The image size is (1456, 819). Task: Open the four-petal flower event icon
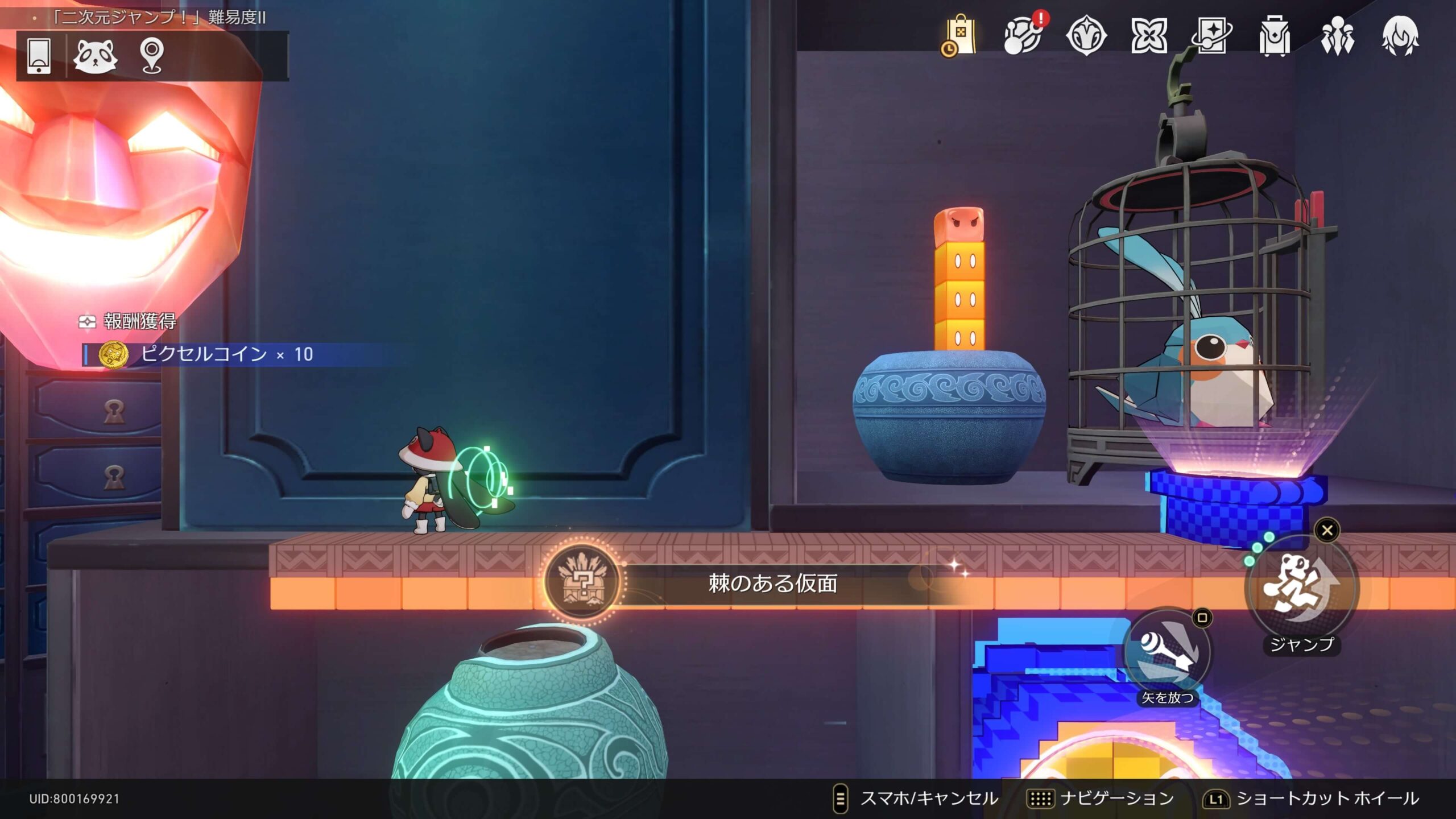1149,35
